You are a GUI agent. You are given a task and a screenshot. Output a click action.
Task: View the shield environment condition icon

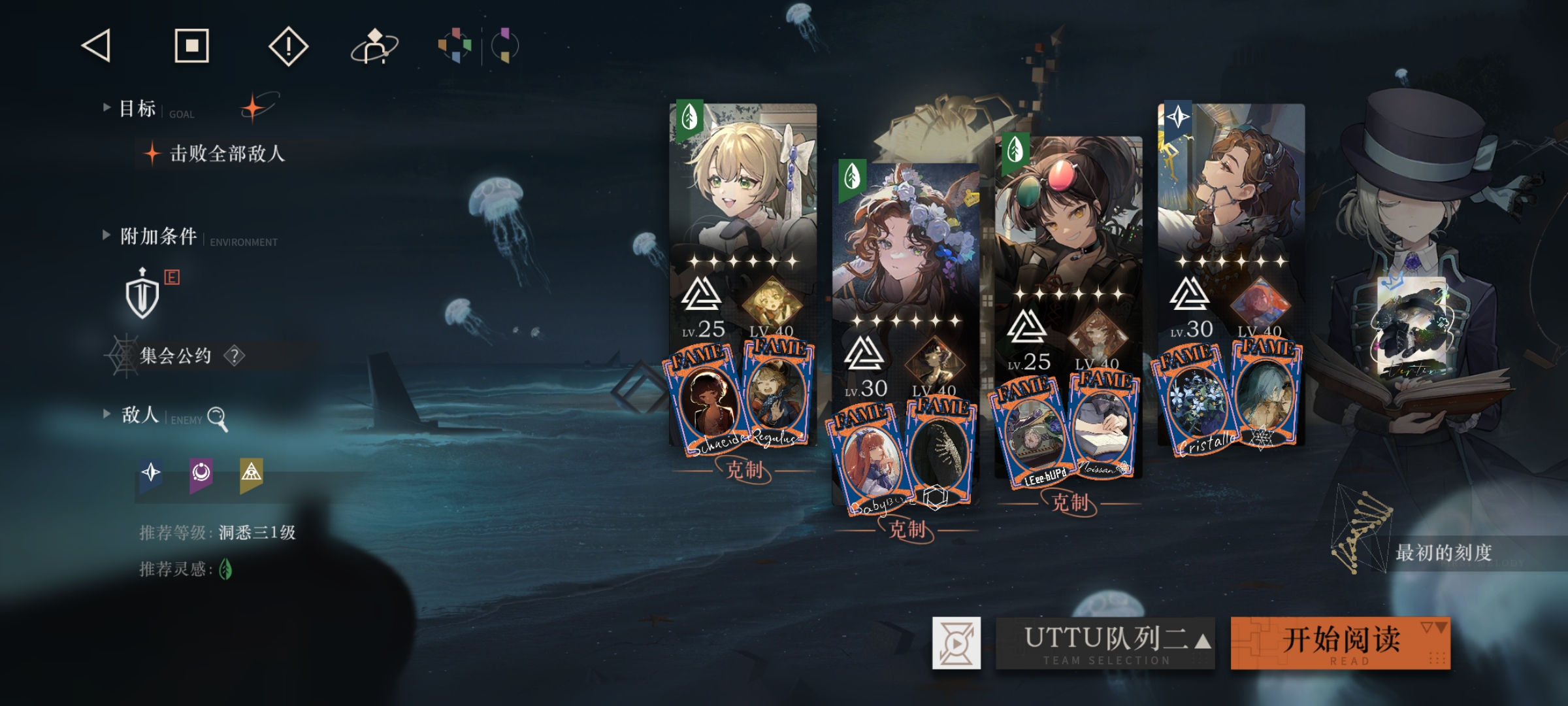(142, 295)
